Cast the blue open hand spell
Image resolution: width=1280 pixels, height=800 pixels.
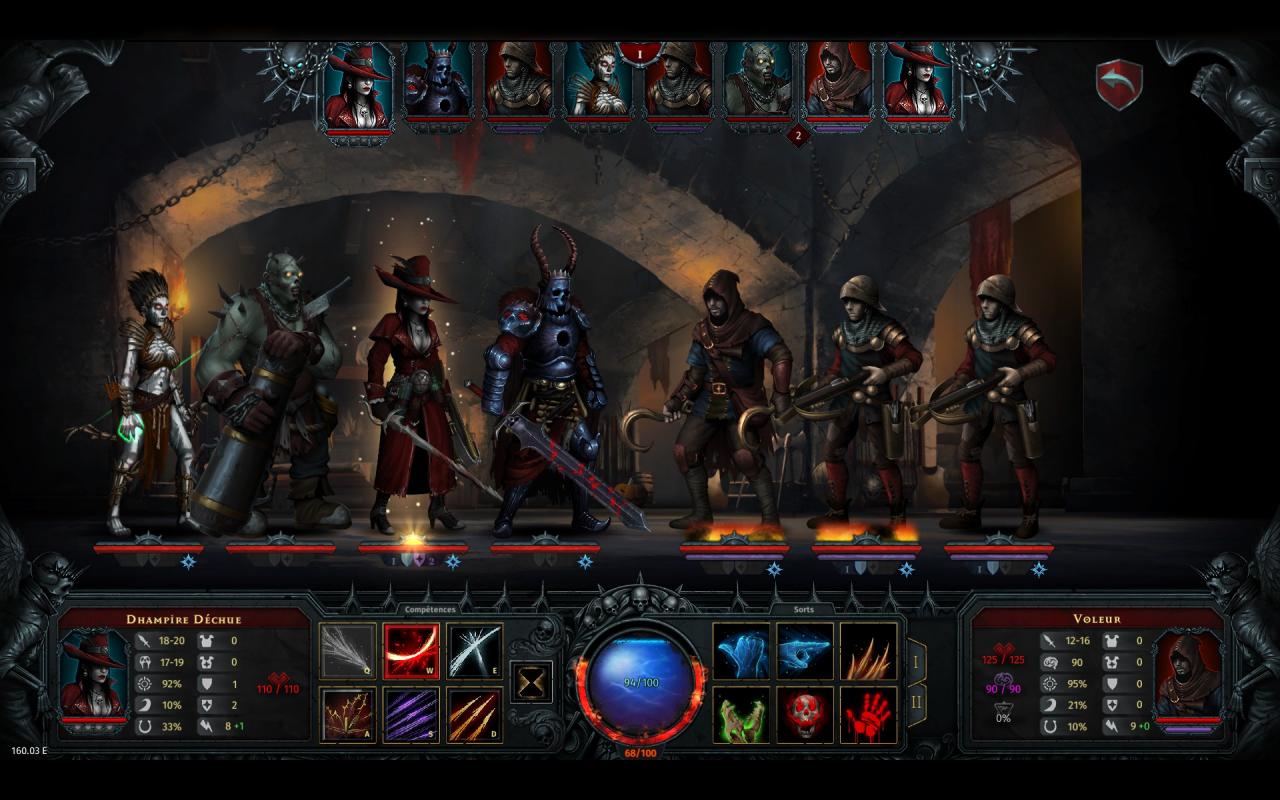click(741, 651)
